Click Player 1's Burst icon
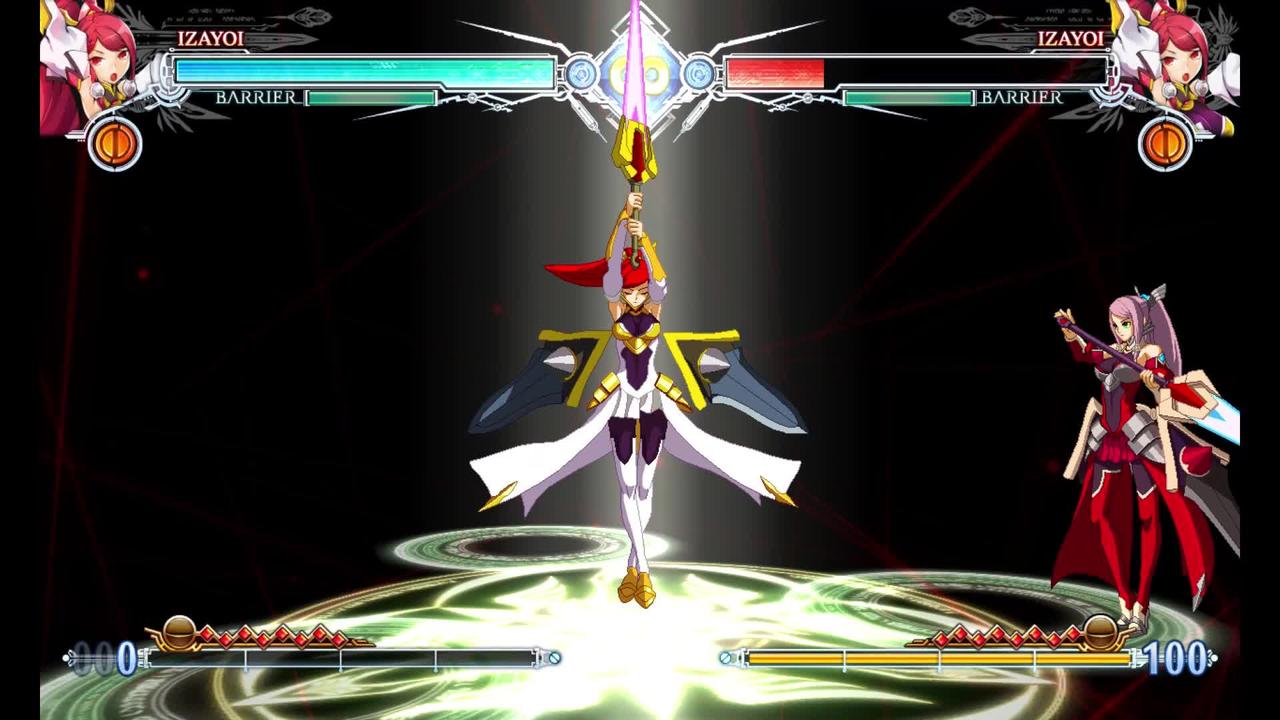 point(118,144)
